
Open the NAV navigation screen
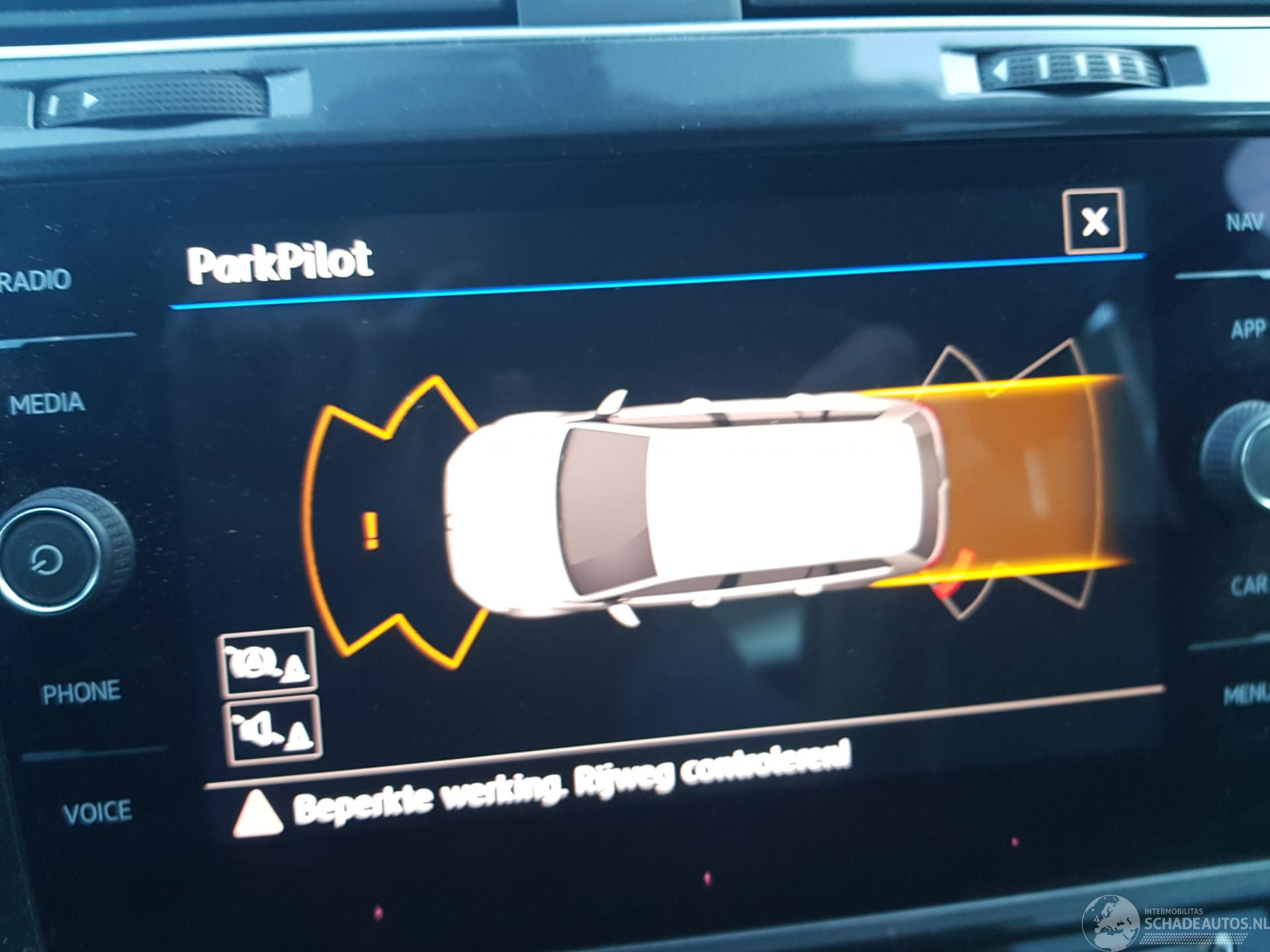pyautogui.click(x=1244, y=223)
